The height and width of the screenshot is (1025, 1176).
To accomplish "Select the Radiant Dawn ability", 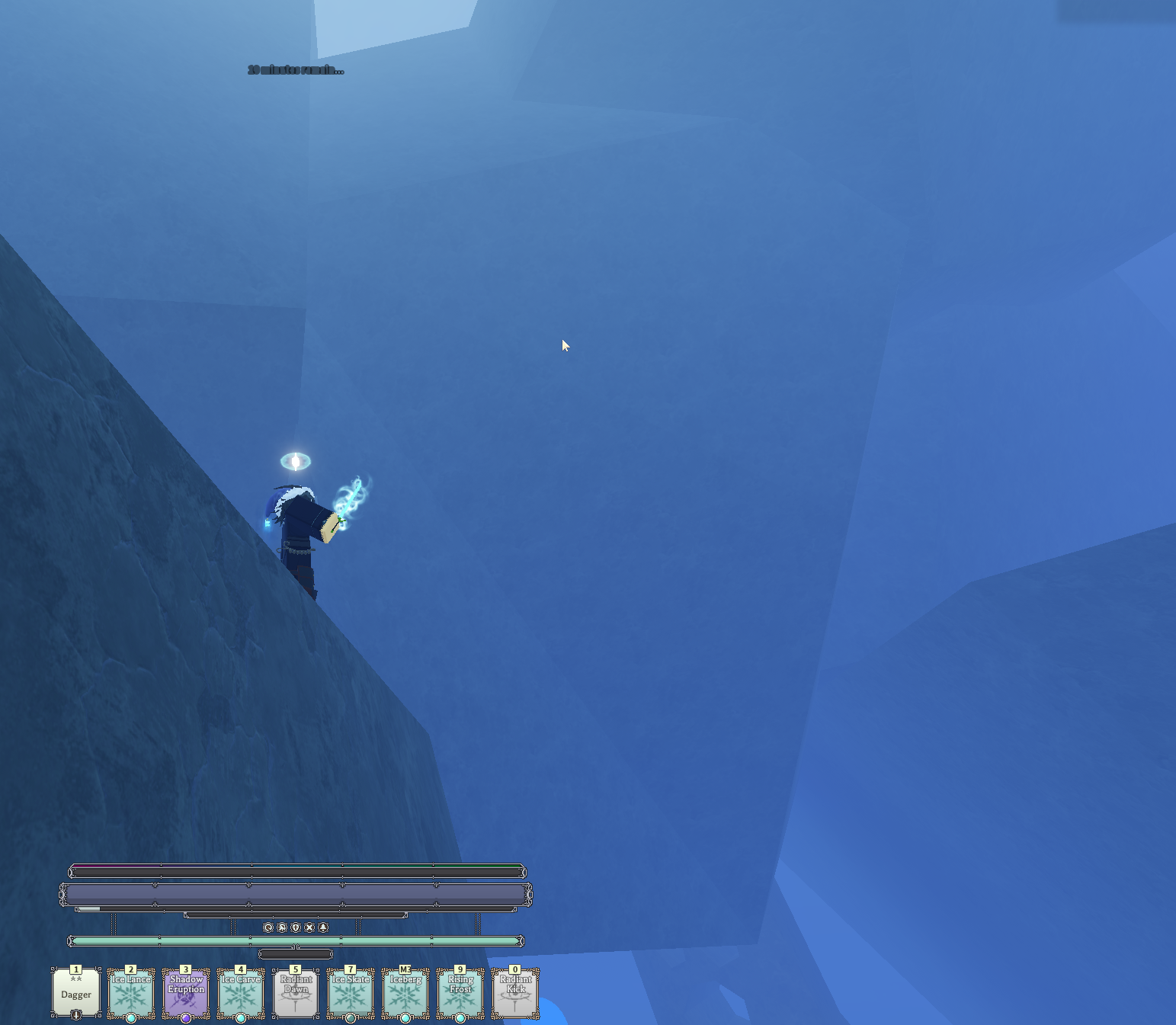I will tap(296, 993).
